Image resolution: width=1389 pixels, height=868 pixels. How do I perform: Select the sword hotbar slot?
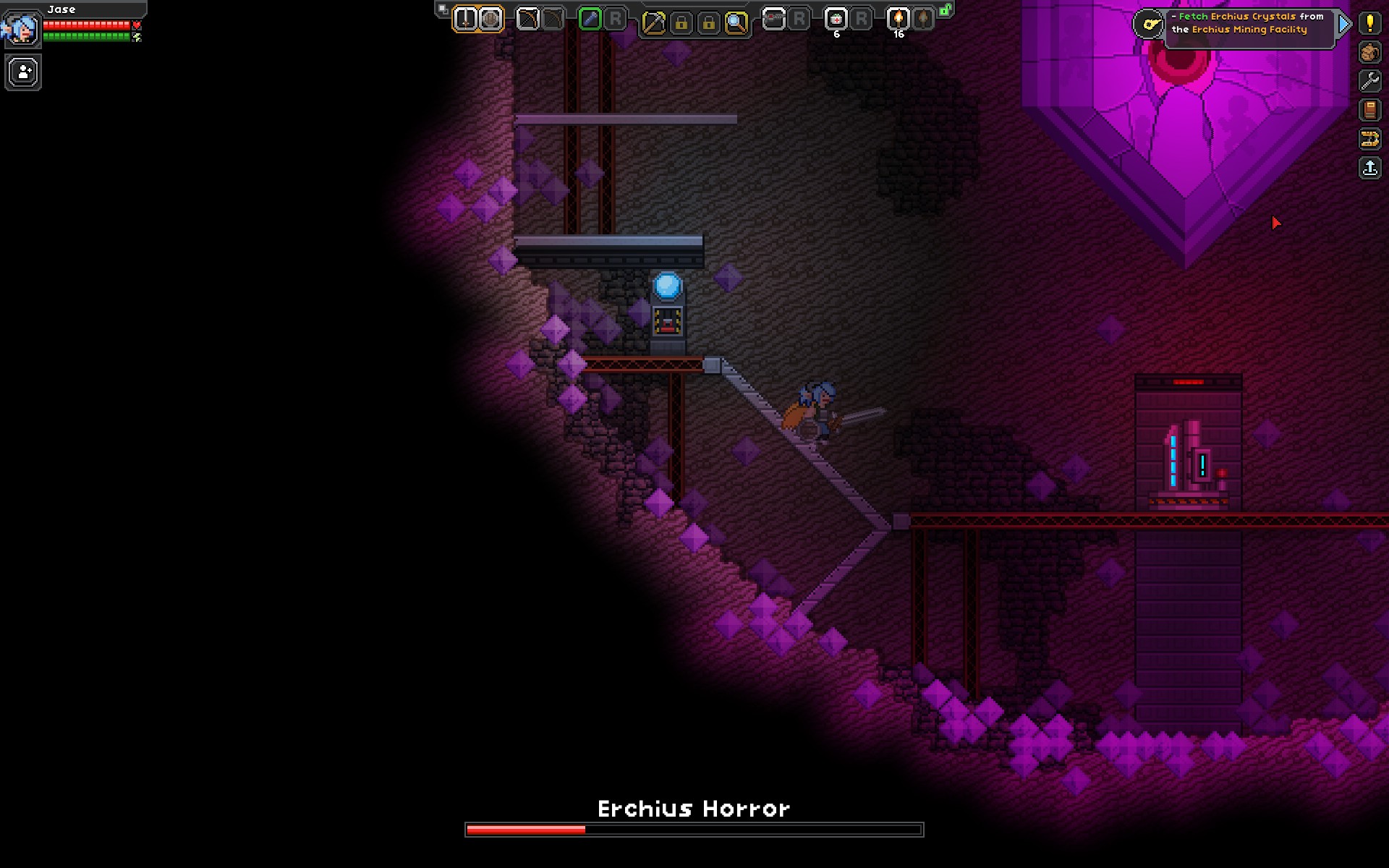(466, 20)
